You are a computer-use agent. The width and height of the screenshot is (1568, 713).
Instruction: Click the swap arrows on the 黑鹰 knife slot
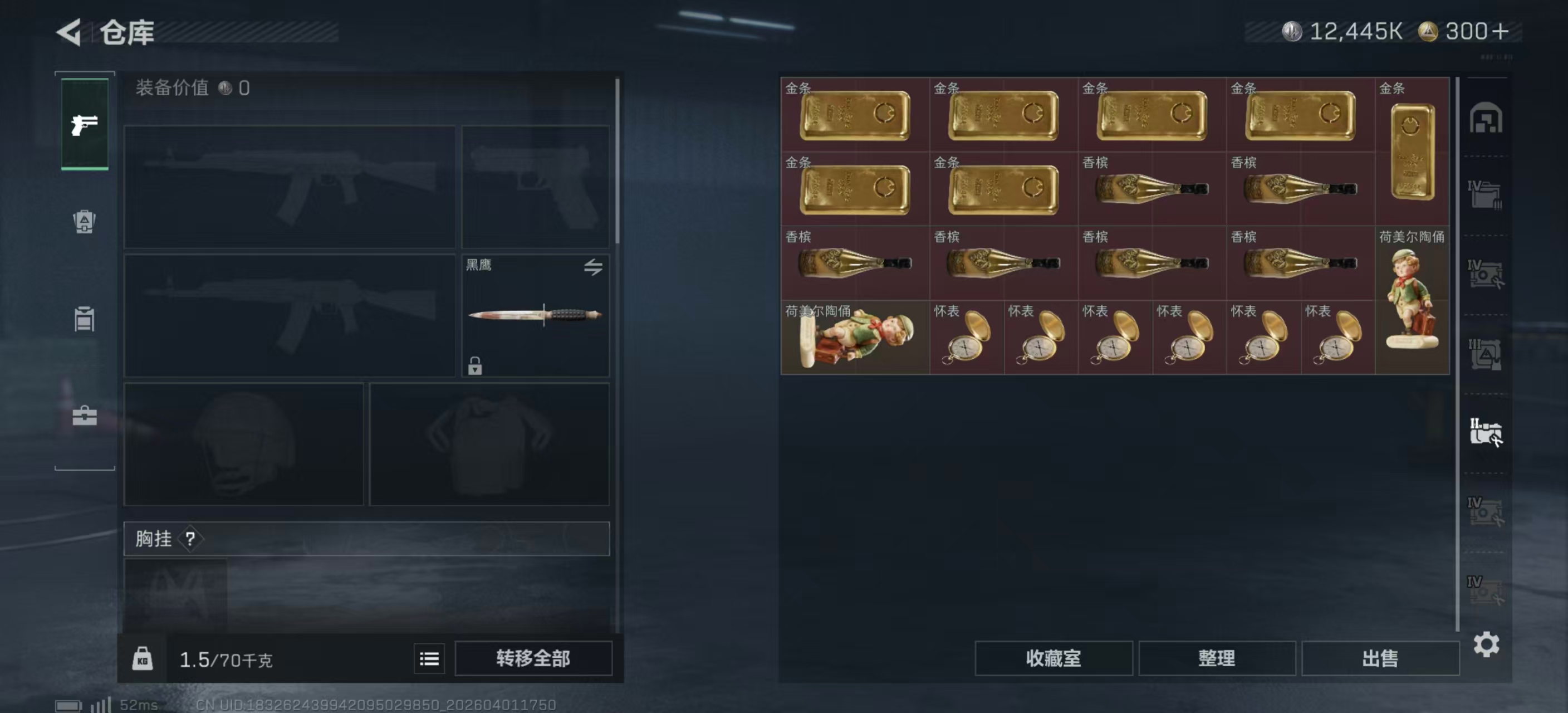595,267
